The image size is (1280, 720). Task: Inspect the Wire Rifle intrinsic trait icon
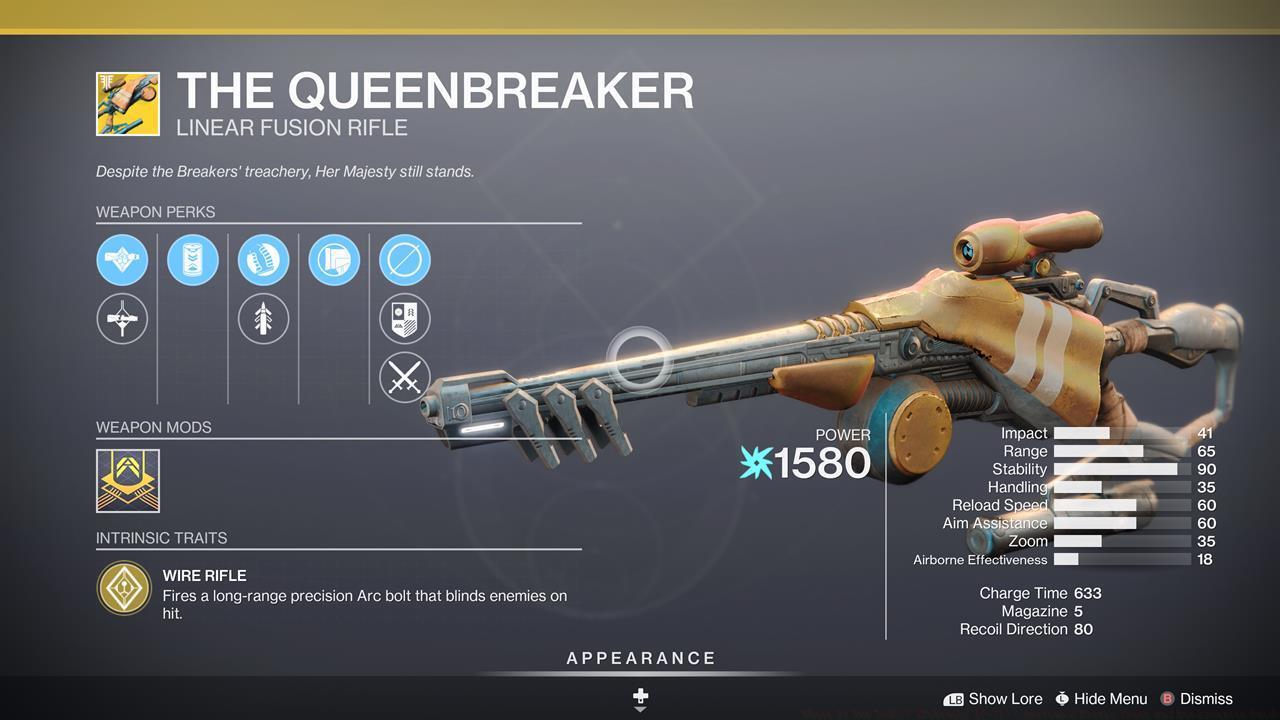tap(124, 588)
